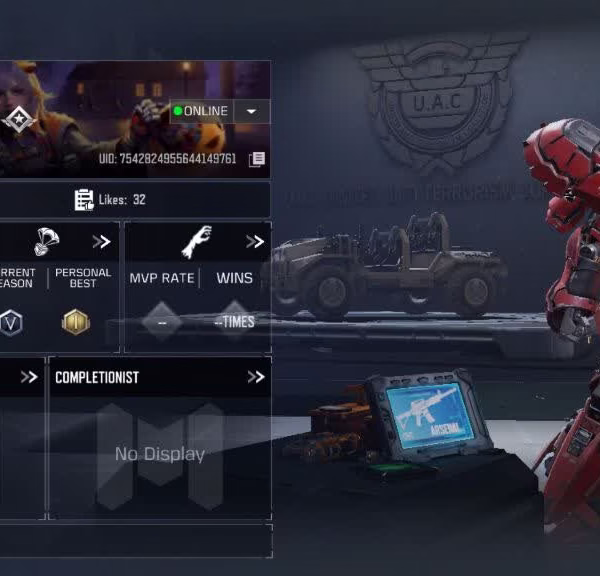Viewport: 600px width, 576px height.
Task: Expand the Completionist section arrows
Action: tap(256, 377)
